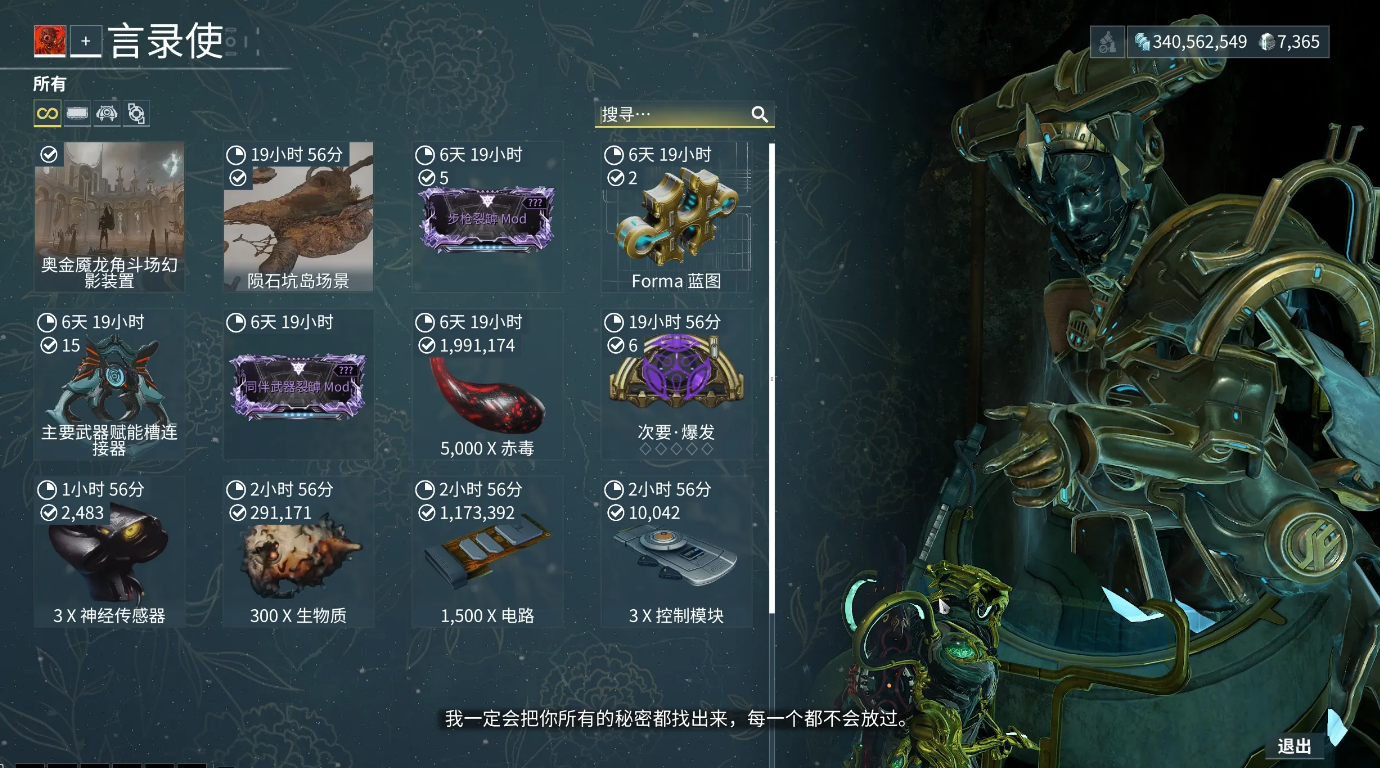1380x768 pixels.
Task: Choose the 同伴武器裂罅 Mod offer
Action: tap(298, 384)
